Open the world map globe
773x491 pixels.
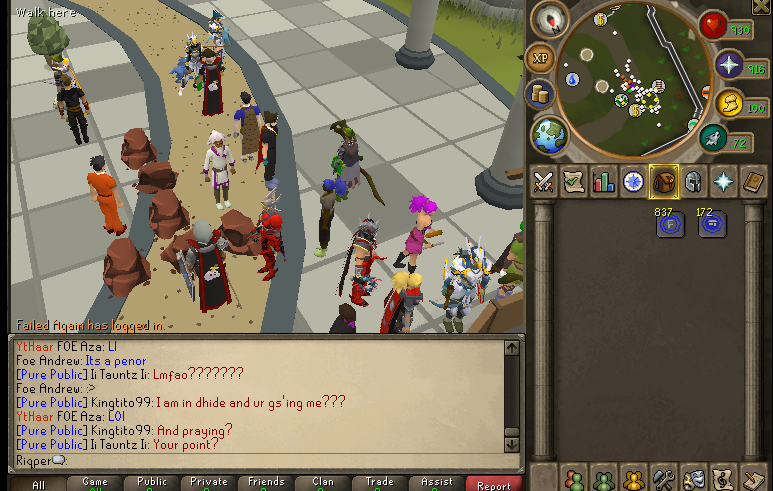[549, 134]
